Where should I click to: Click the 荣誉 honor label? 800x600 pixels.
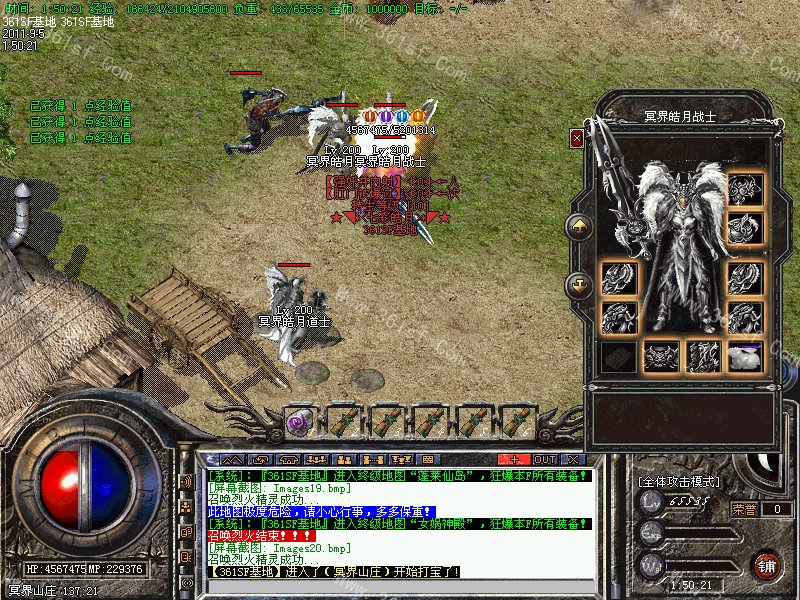tap(743, 509)
